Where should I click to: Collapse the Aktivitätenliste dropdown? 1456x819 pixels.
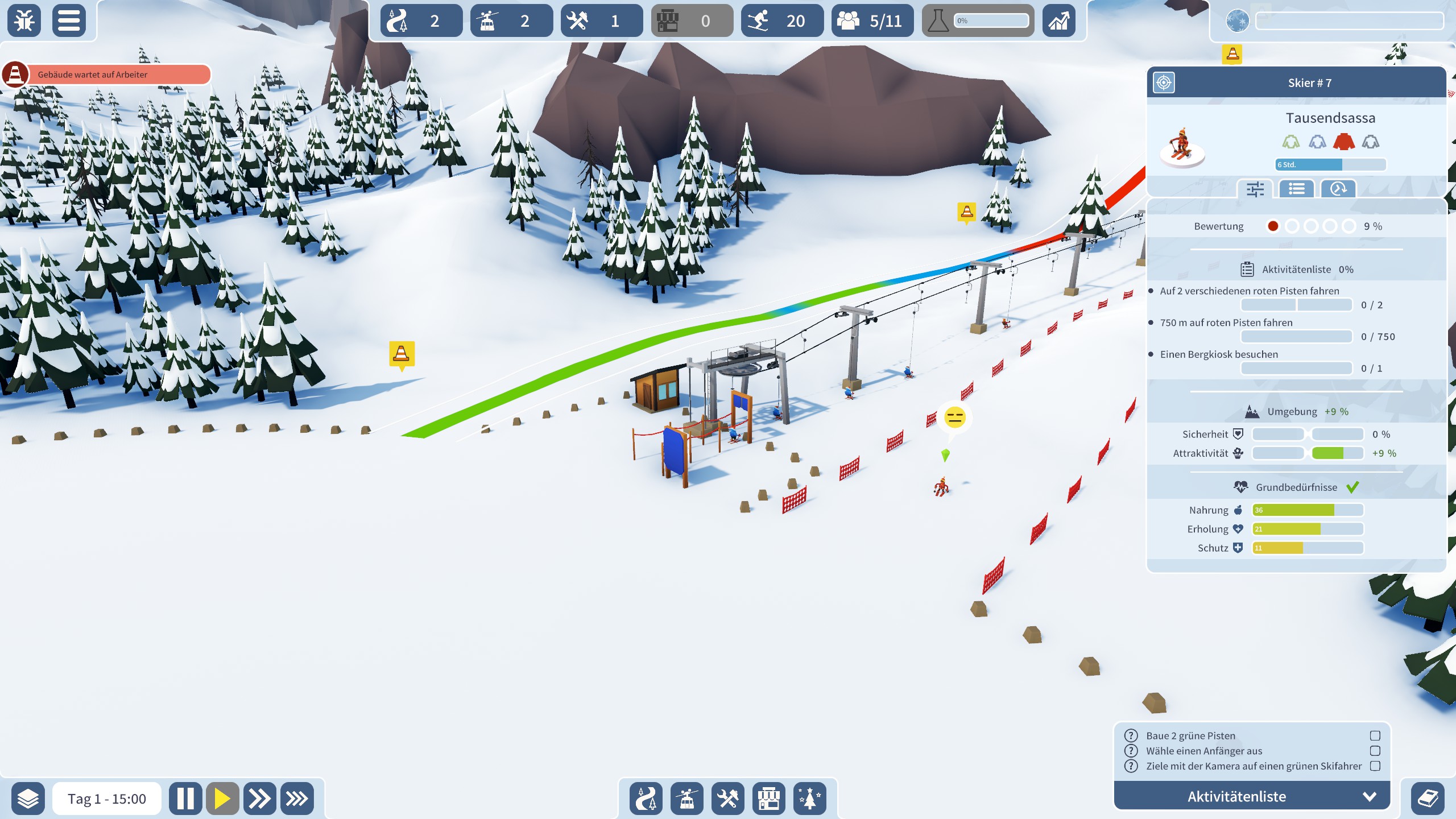pos(1370,796)
